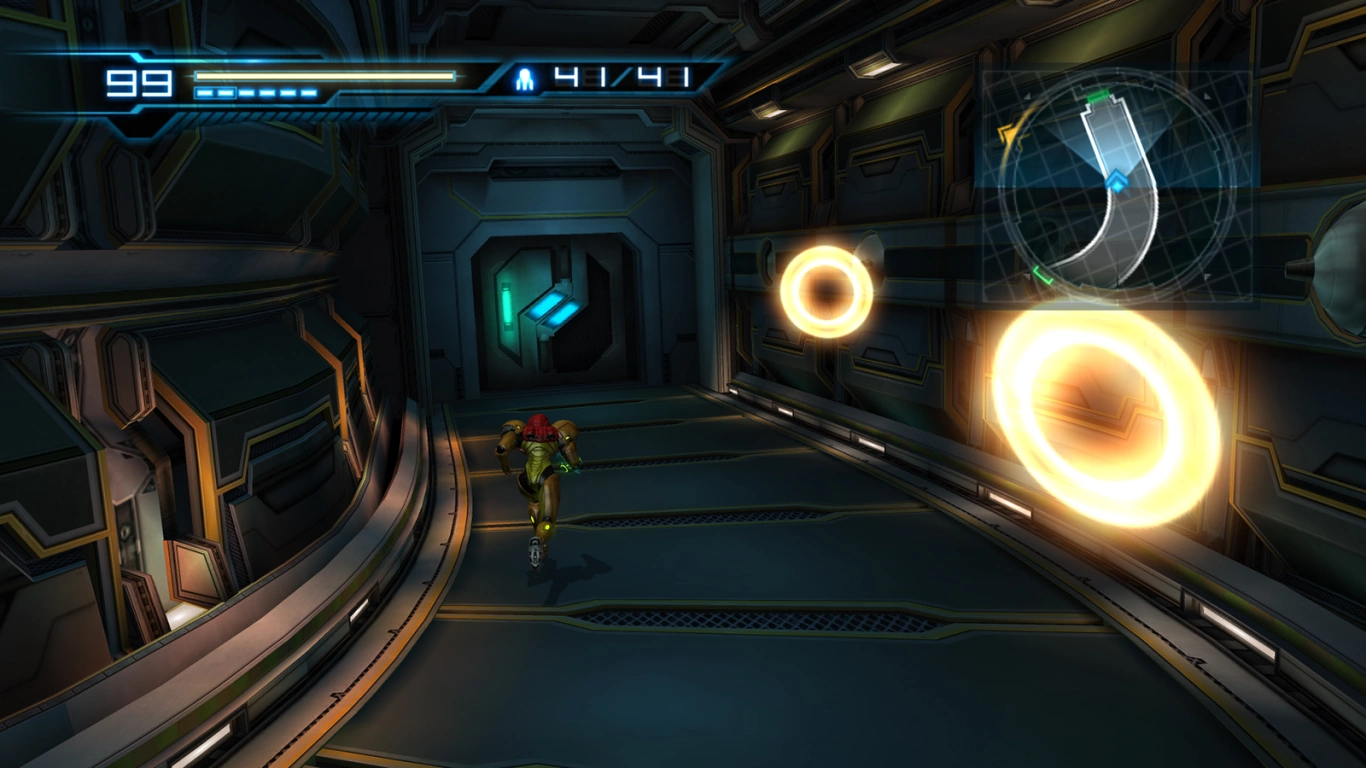Select the missile icon in the HUD
This screenshot has height=768, width=1366.
coord(524,80)
